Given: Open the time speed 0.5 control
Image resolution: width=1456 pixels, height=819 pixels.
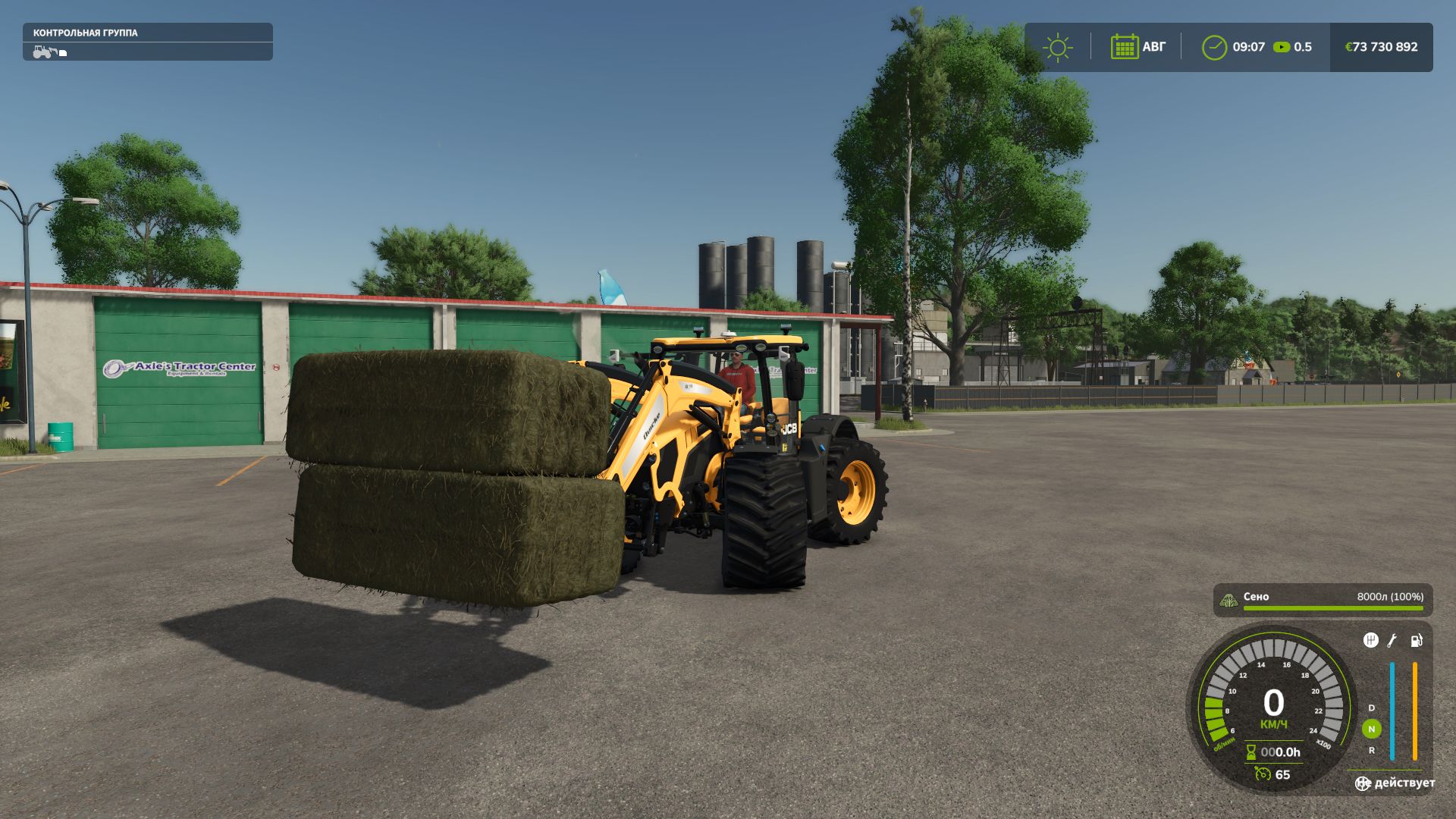Looking at the screenshot, I should tap(1290, 47).
